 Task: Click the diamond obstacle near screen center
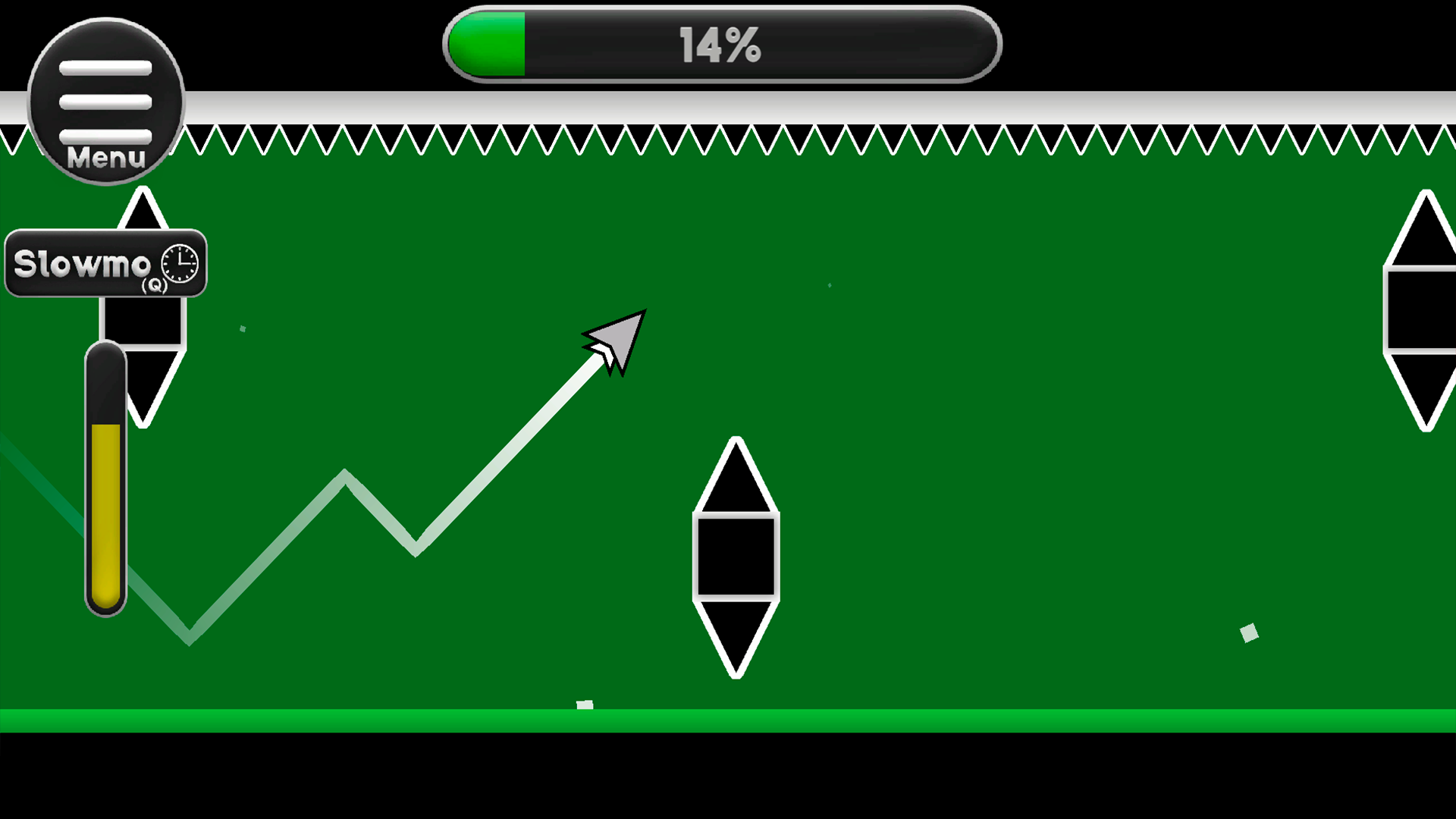(x=736, y=557)
